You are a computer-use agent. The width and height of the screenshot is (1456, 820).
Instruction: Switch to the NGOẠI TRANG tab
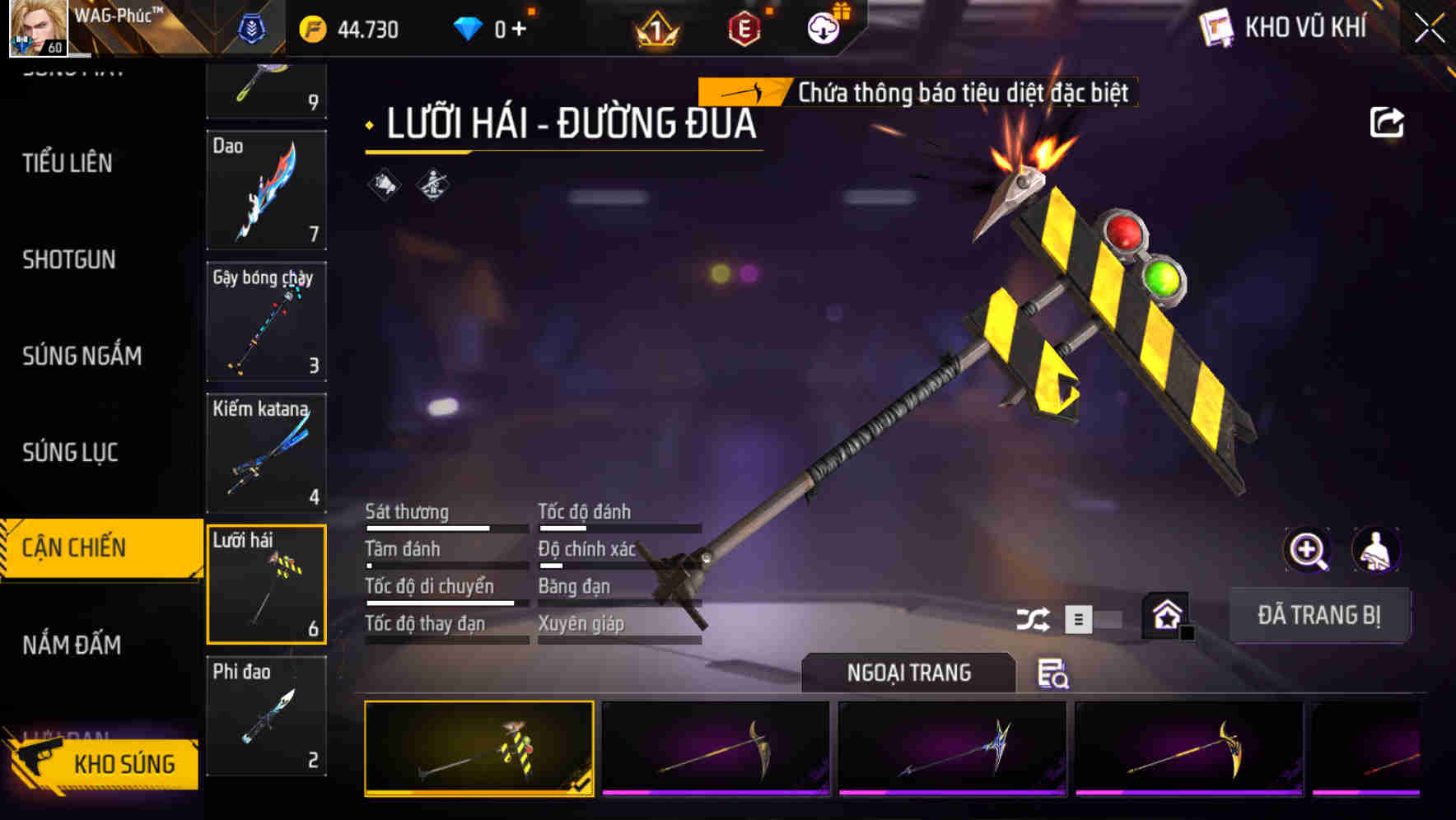[x=908, y=673]
